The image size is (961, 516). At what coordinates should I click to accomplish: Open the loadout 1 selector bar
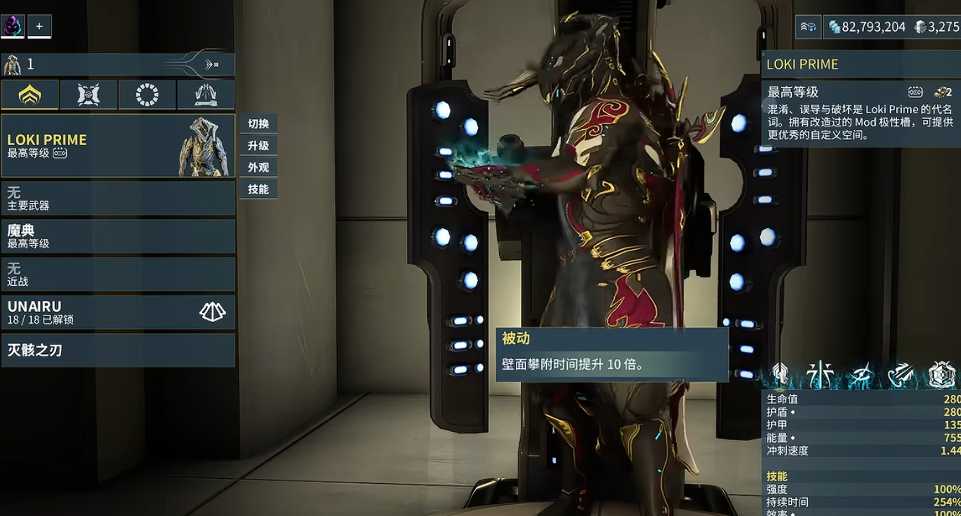(x=118, y=65)
